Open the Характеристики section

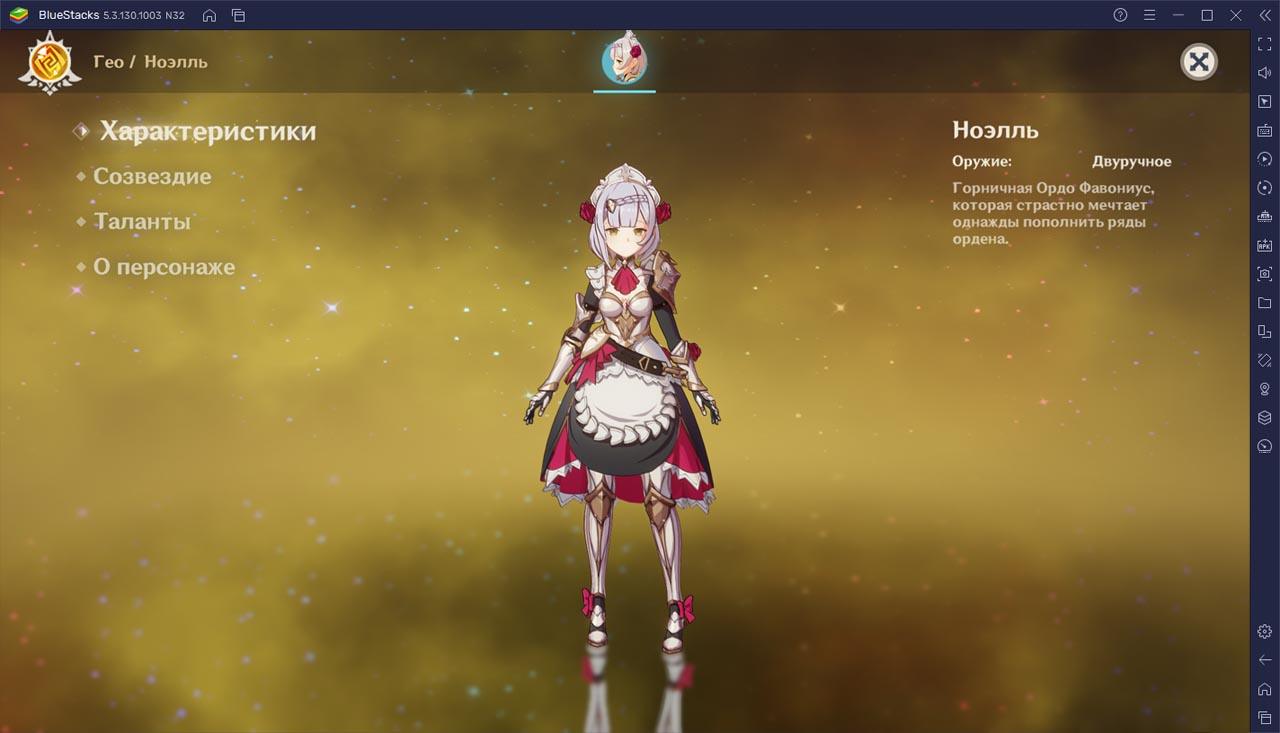pyautogui.click(x=207, y=131)
